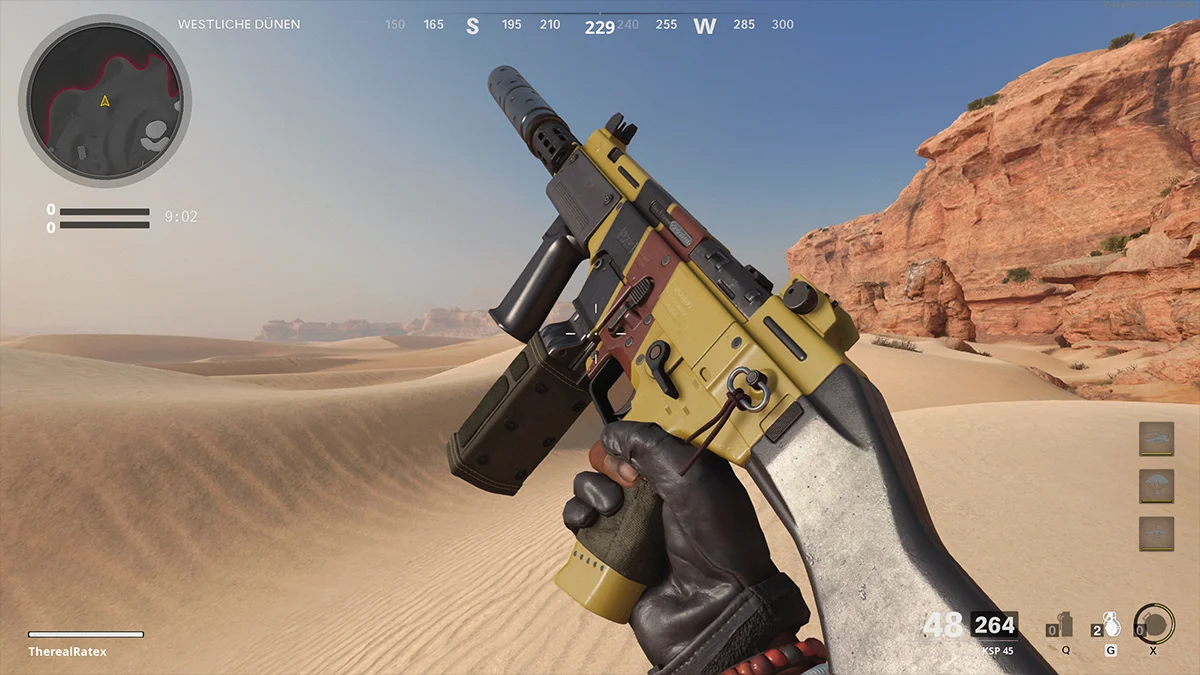Click the frag grenade lethal icon

pos(1109,624)
